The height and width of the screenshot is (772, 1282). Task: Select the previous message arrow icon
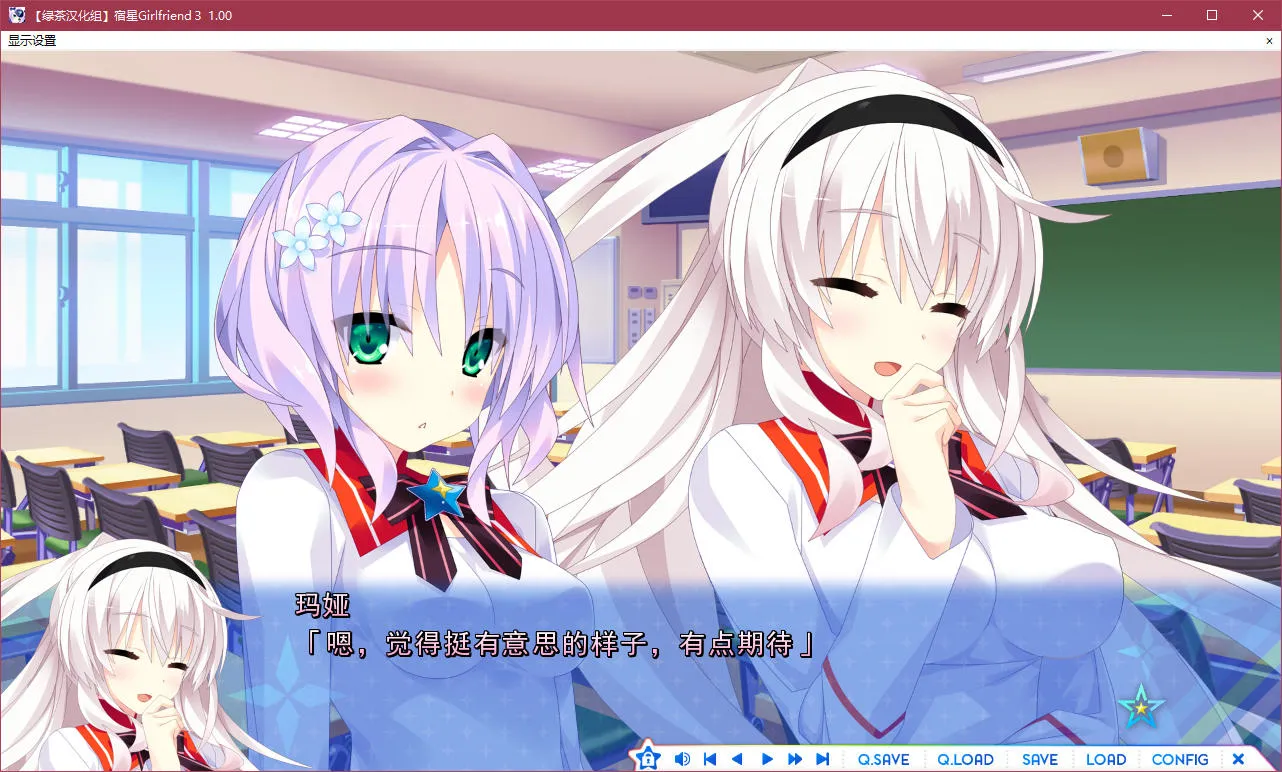[x=737, y=758]
